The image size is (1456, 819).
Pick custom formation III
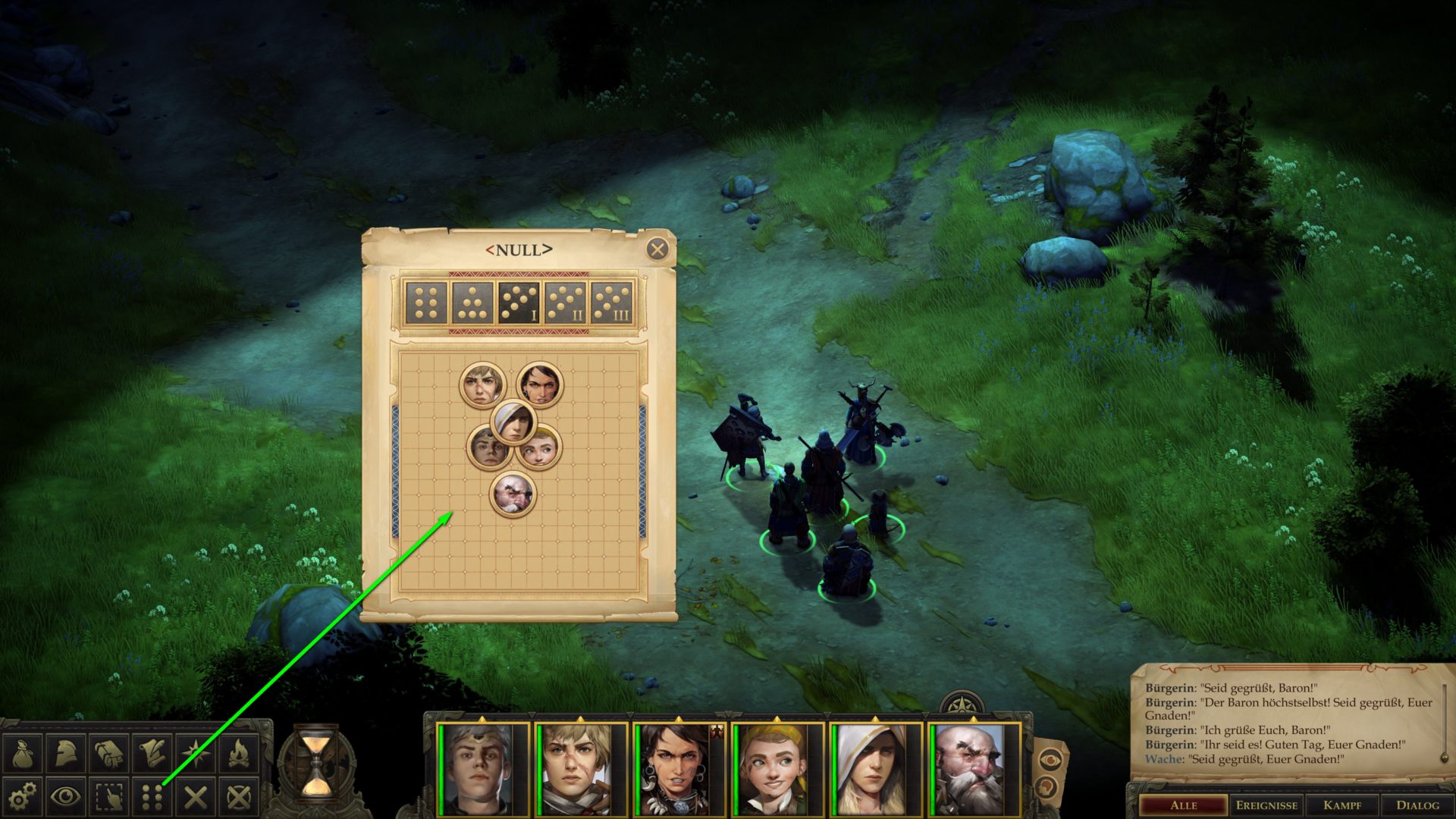point(613,303)
